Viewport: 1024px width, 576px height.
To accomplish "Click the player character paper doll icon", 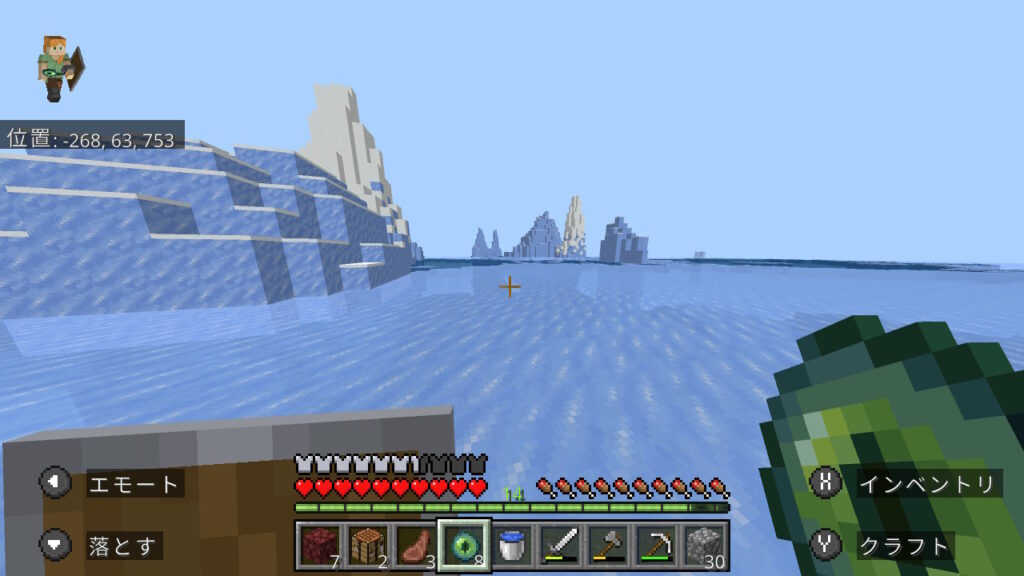I will (x=59, y=68).
